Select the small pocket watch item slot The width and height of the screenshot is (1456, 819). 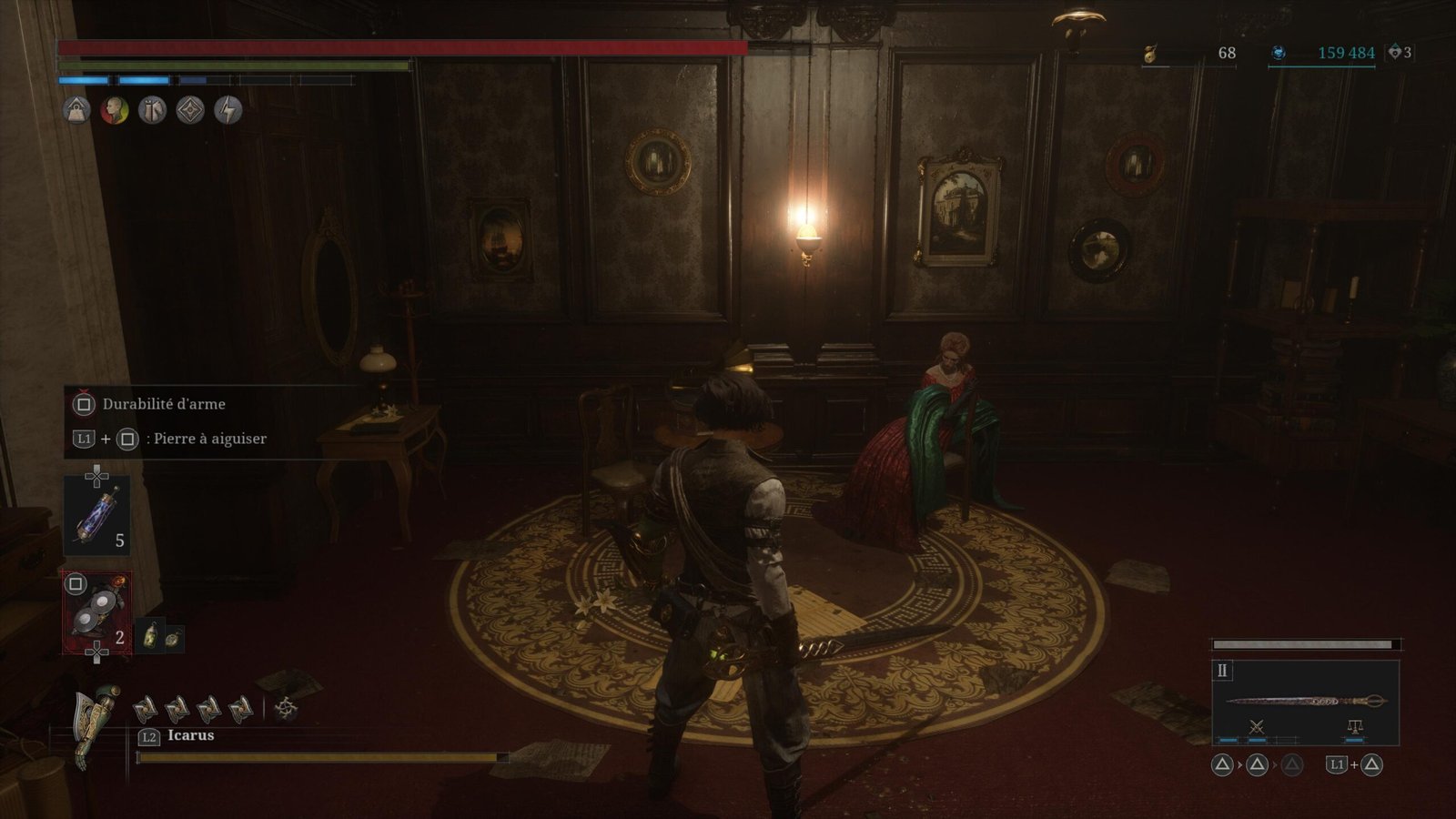pyautogui.click(x=172, y=639)
